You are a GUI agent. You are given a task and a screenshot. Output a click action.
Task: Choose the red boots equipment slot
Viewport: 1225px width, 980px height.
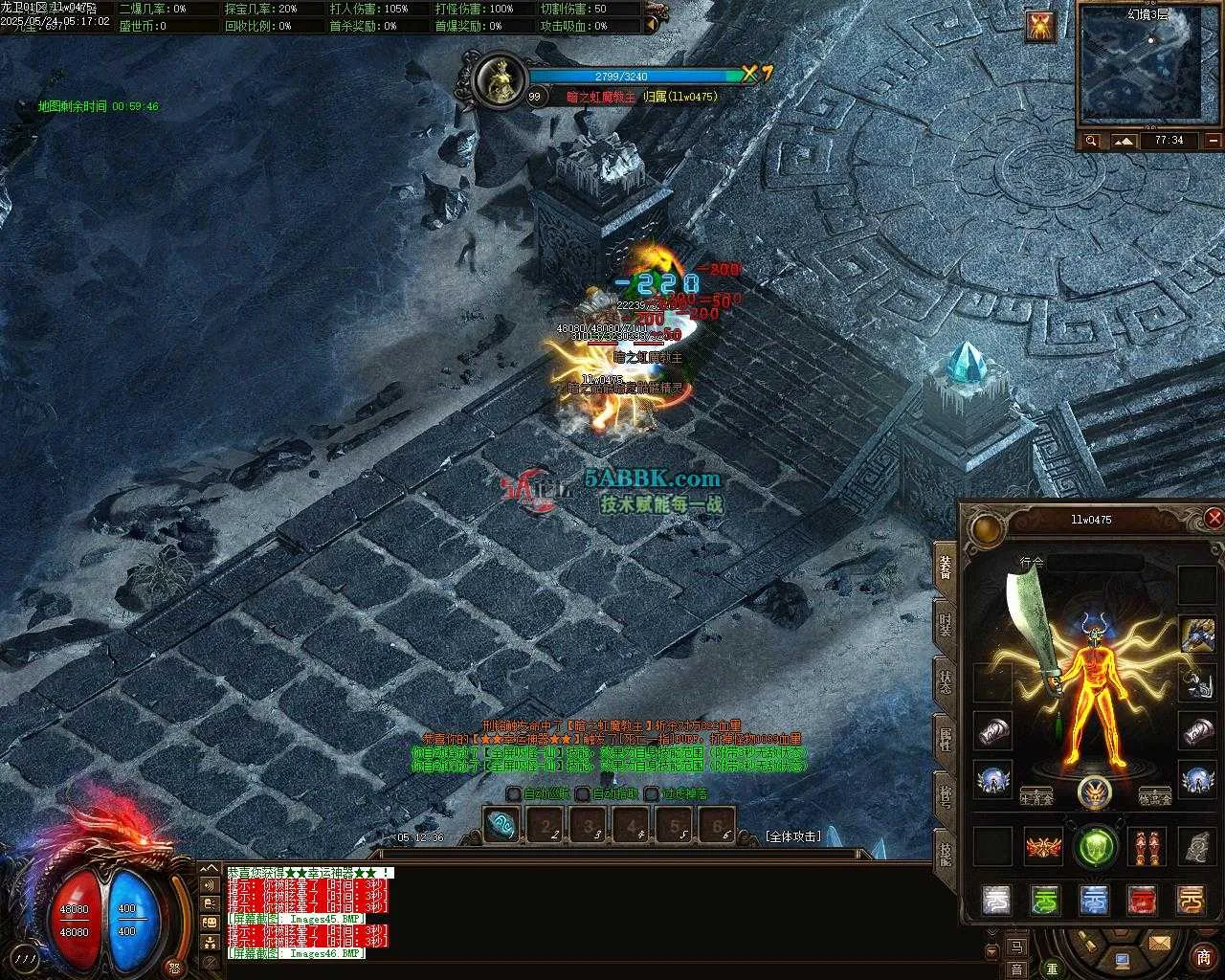click(1146, 847)
